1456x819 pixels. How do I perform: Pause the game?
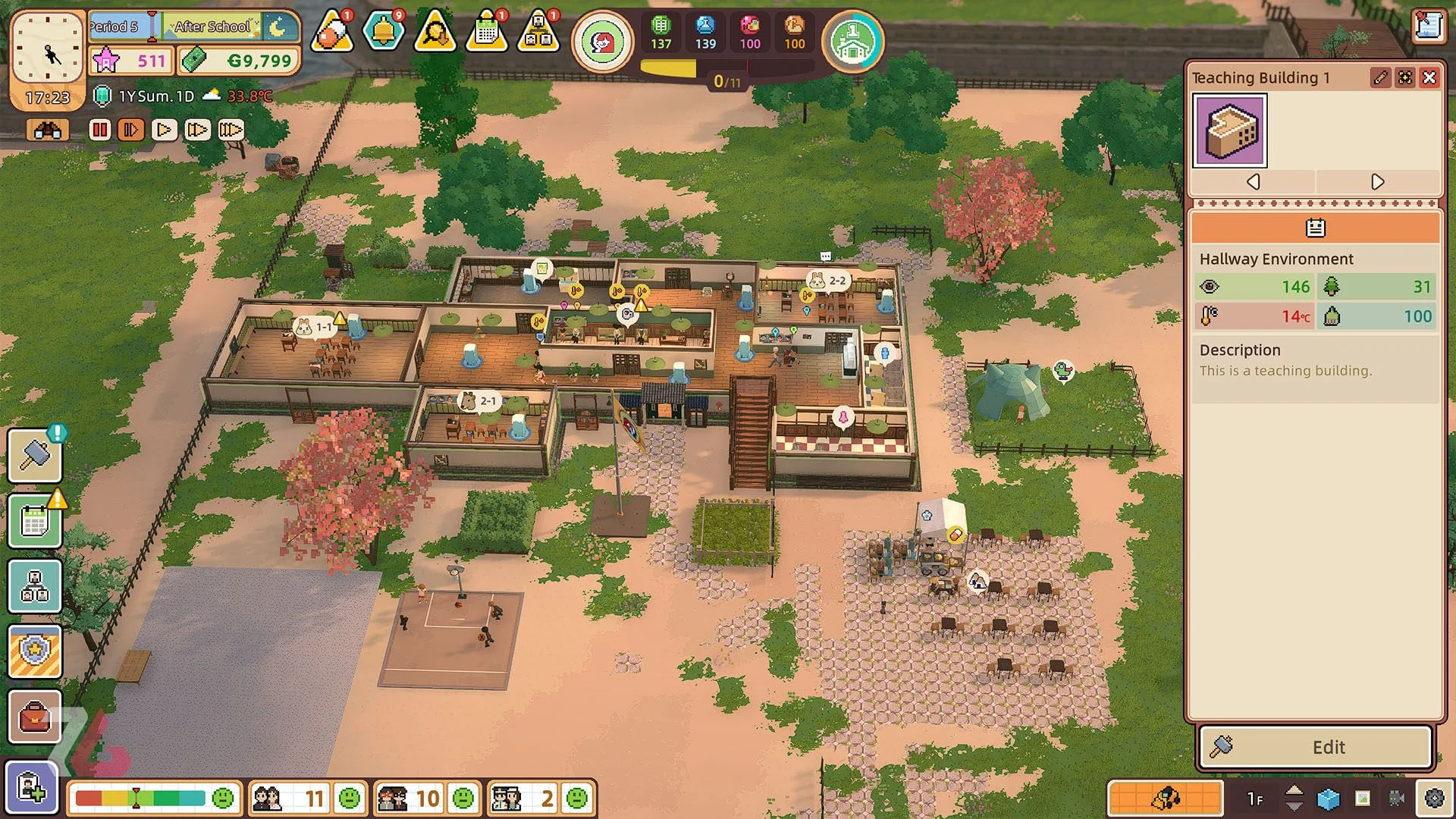pyautogui.click(x=100, y=130)
